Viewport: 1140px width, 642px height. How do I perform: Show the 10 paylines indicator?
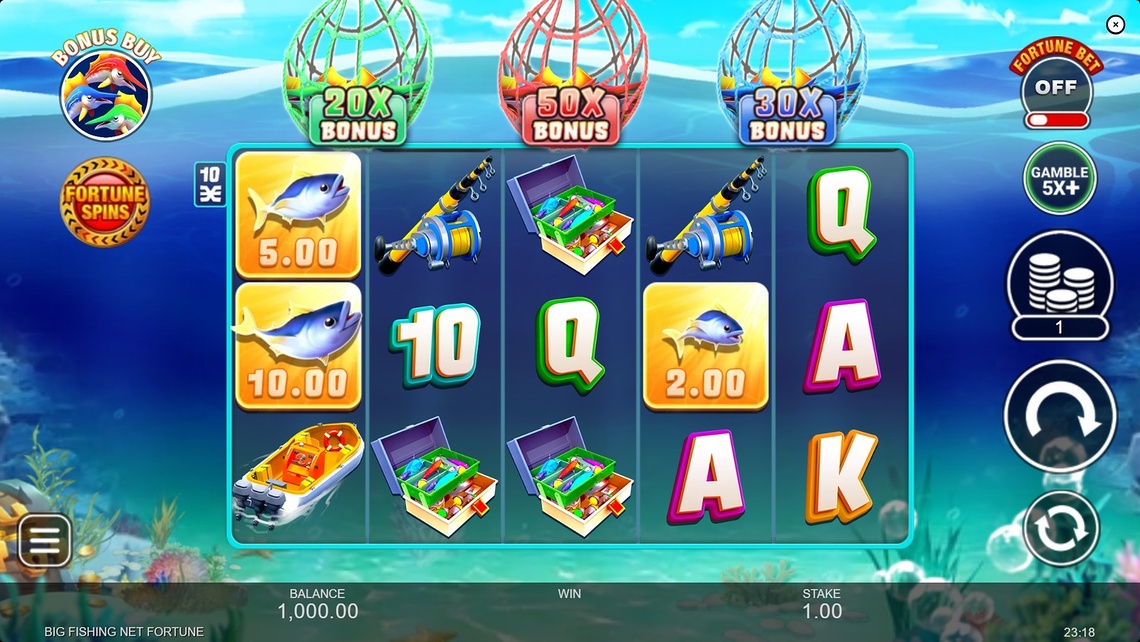point(210,185)
